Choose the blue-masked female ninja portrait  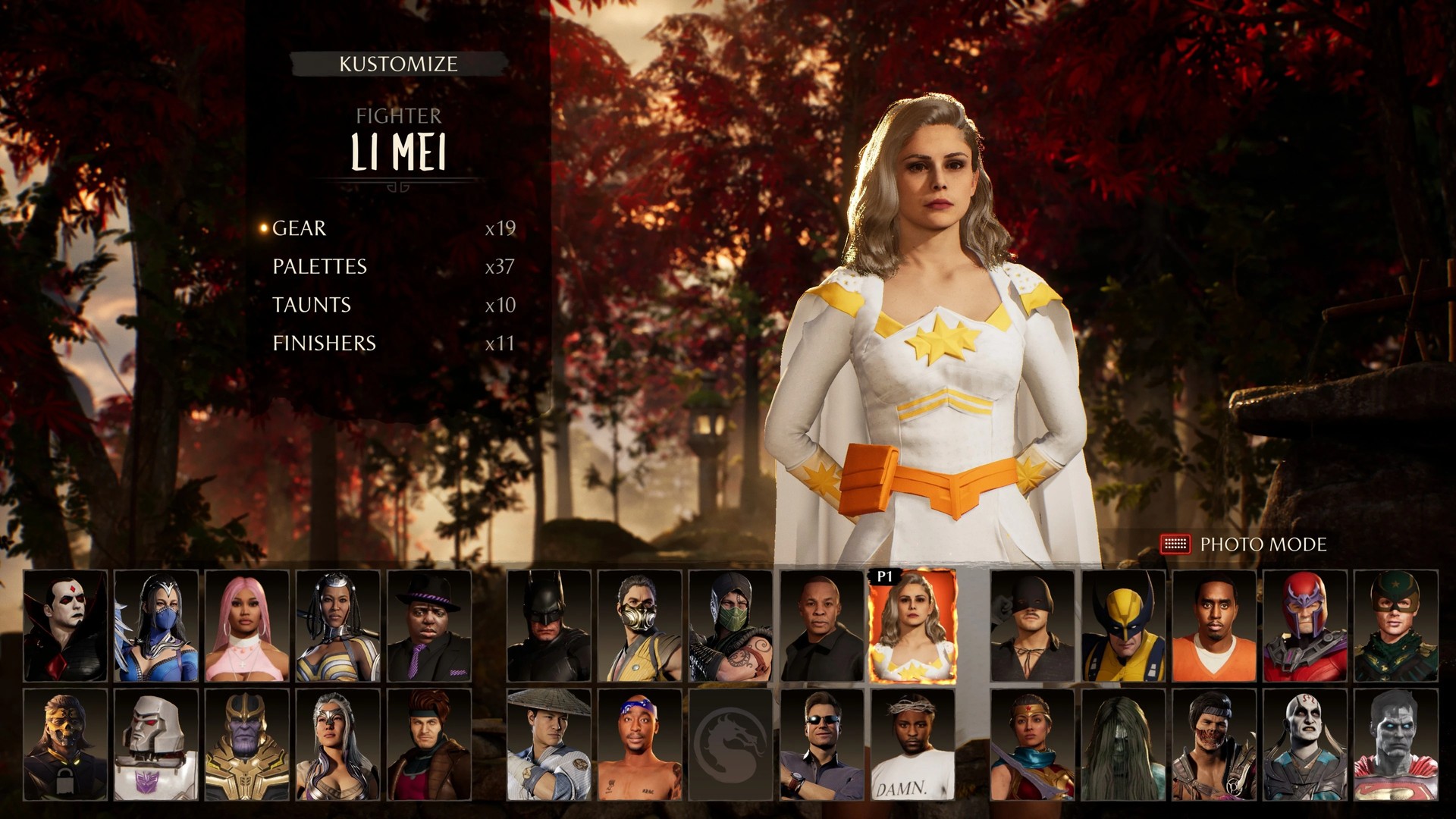coord(155,626)
